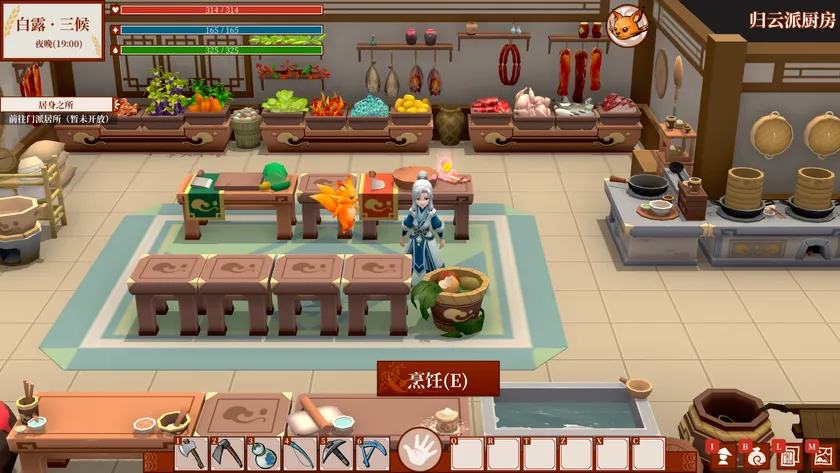
Task: Equip the sickle in hotbar slot 4
Action: click(x=300, y=453)
